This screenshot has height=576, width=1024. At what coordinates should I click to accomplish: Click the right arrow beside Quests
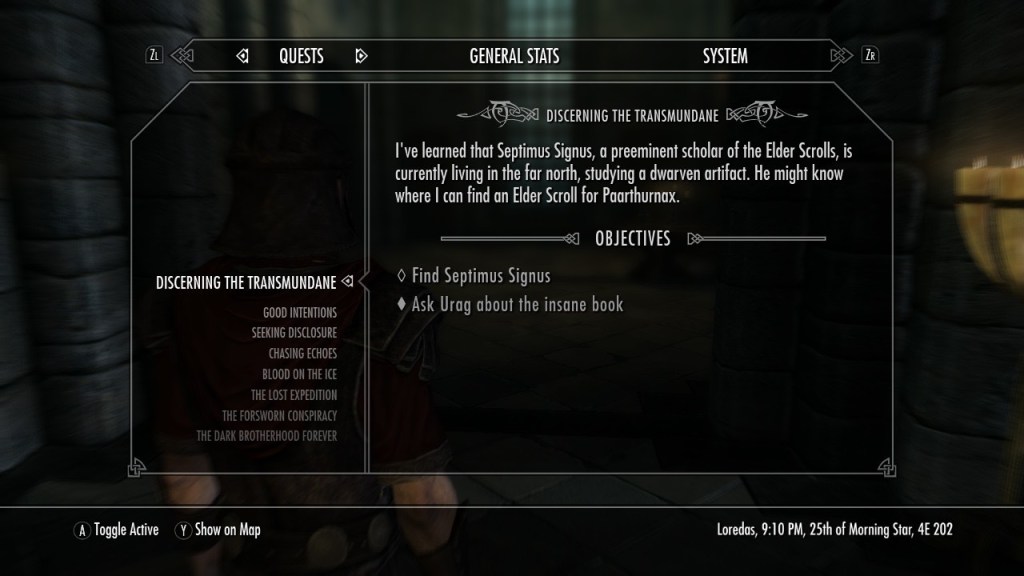pyautogui.click(x=361, y=56)
